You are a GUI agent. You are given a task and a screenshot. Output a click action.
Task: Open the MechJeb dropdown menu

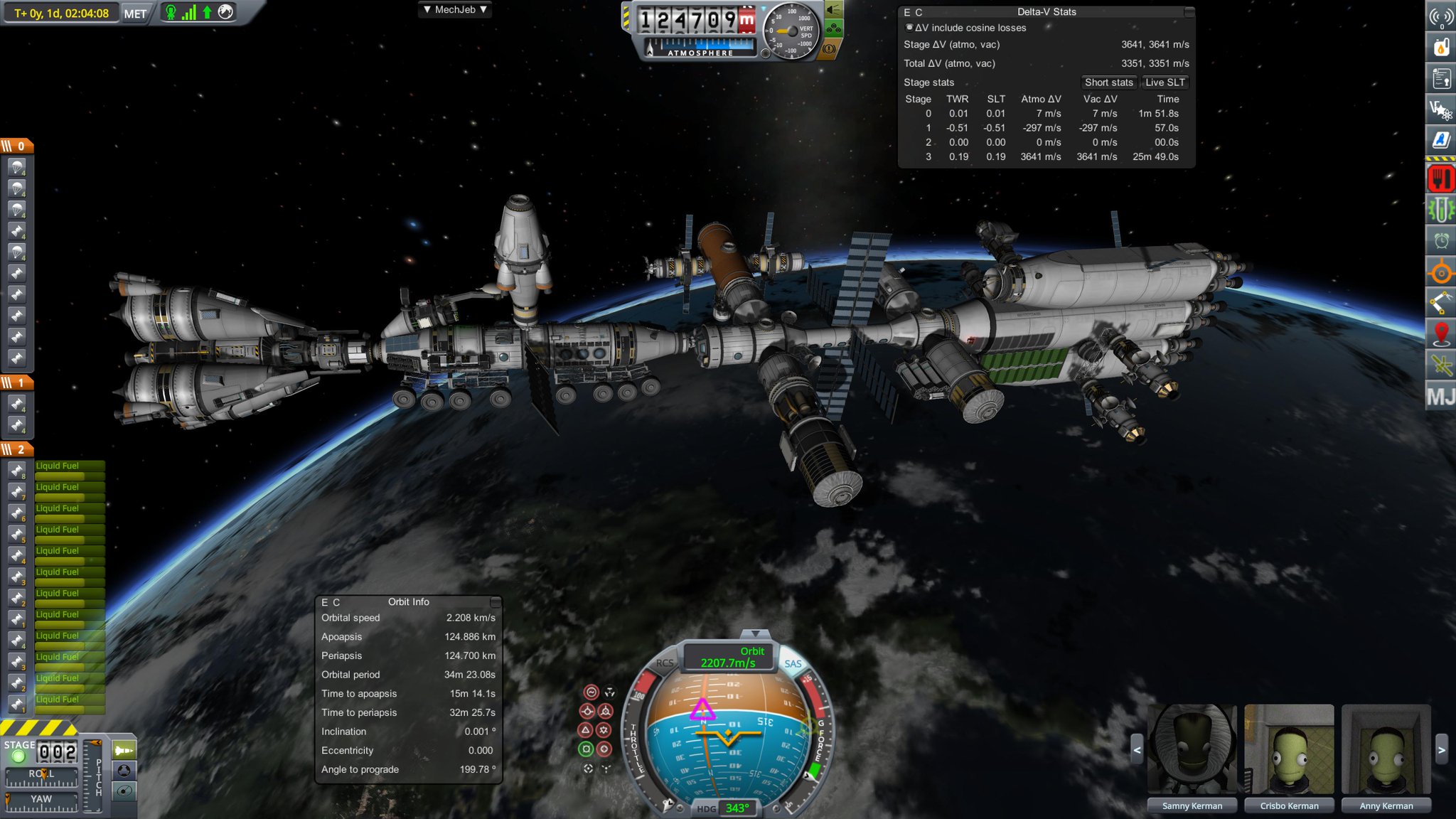454,9
